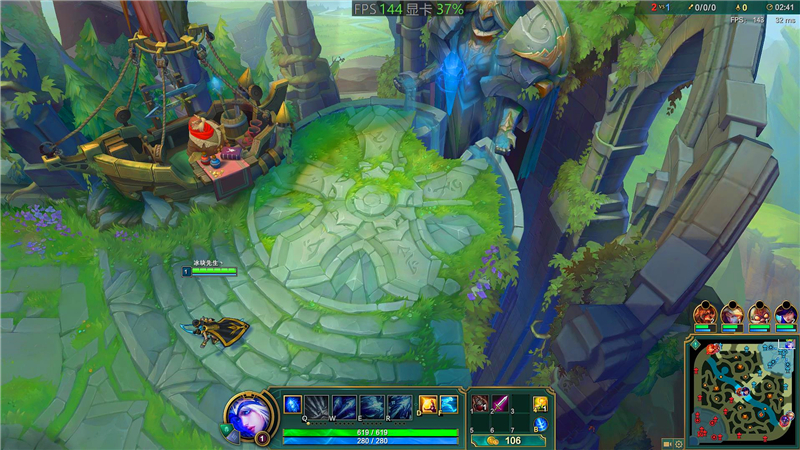The height and width of the screenshot is (450, 800).
Task: Place the yellow ward trinket
Action: [540, 404]
